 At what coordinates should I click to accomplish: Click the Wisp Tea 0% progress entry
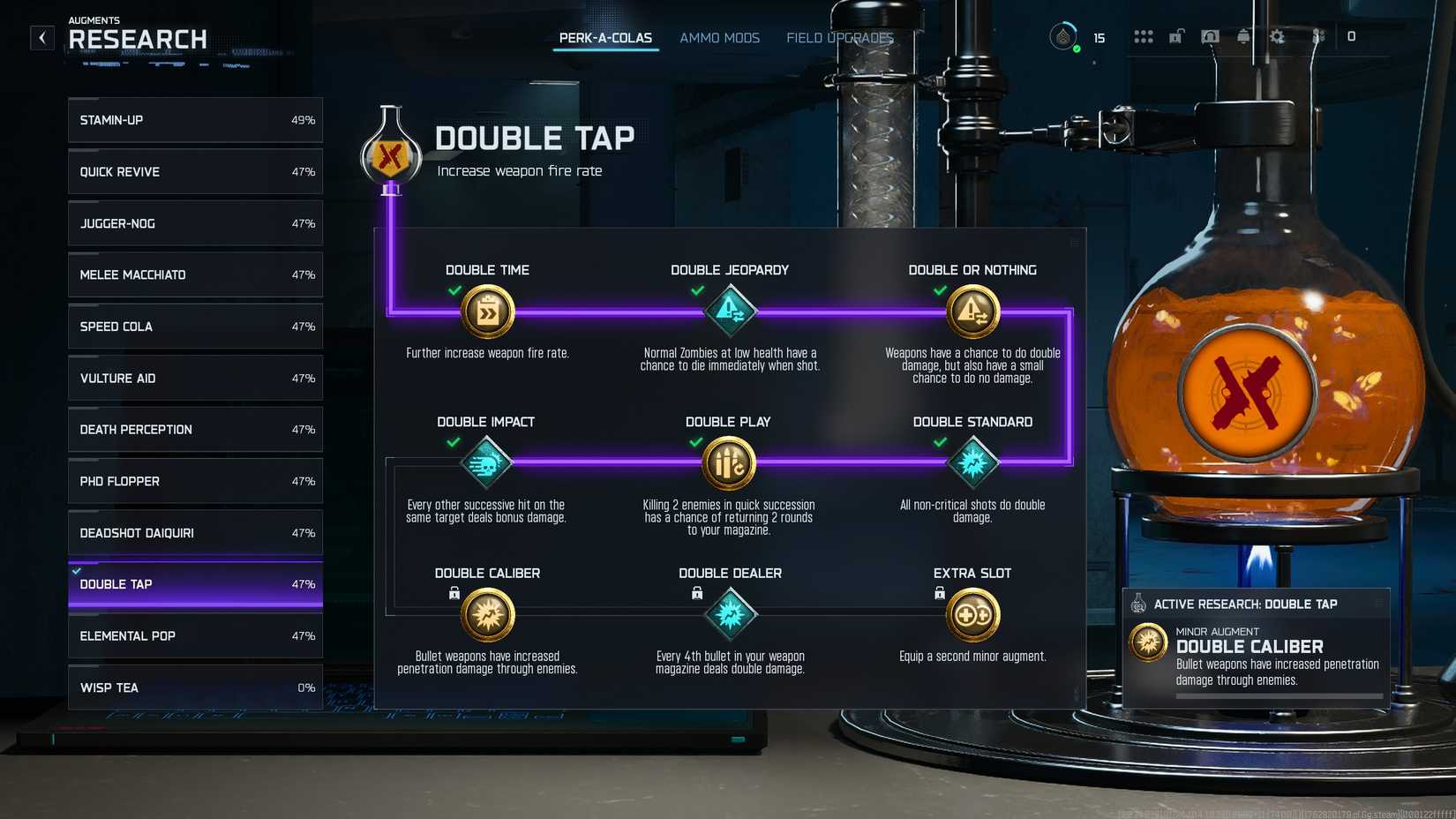pos(194,688)
